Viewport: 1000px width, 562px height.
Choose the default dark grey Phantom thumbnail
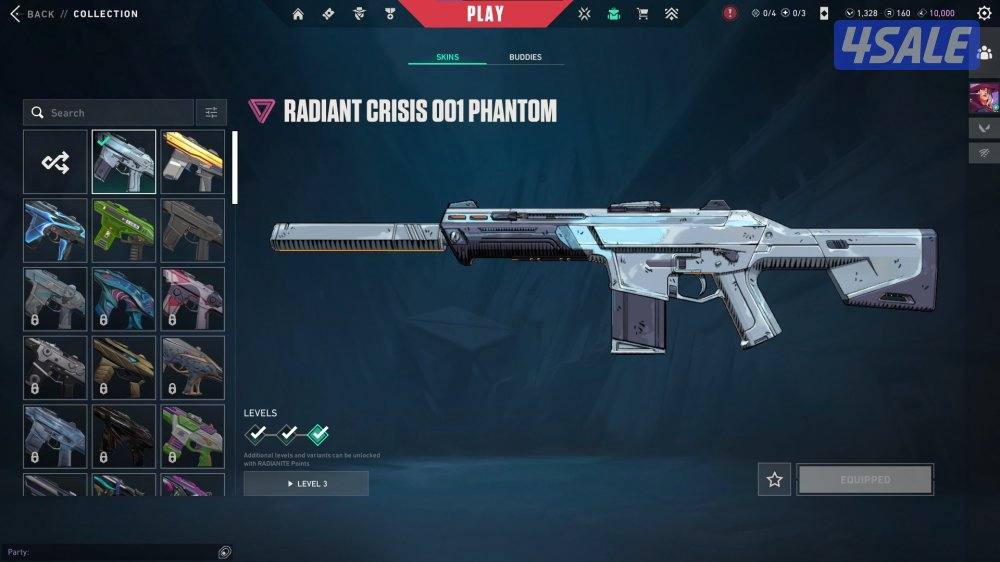tap(193, 230)
